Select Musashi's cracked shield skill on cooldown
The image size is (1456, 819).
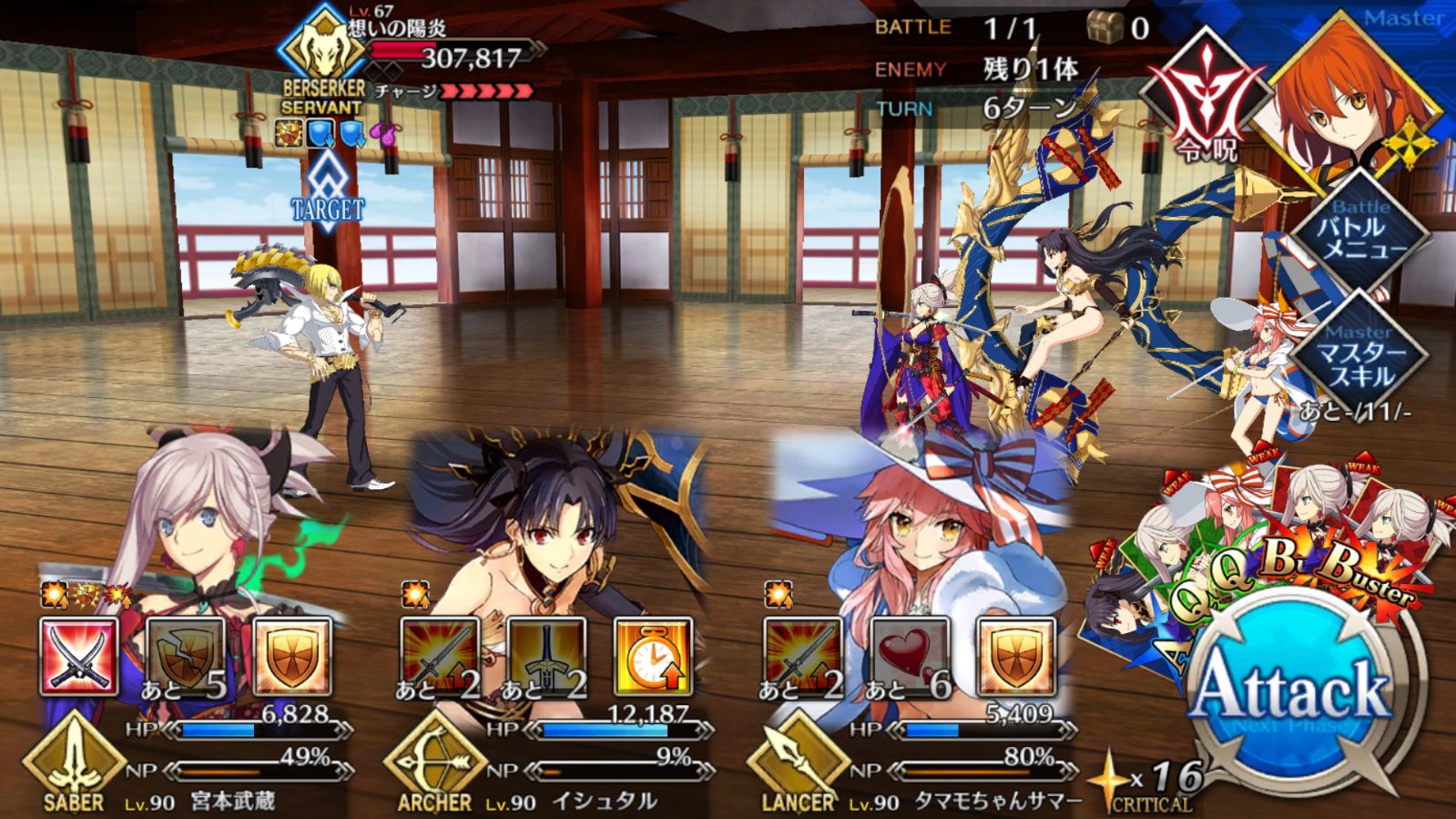click(x=185, y=656)
